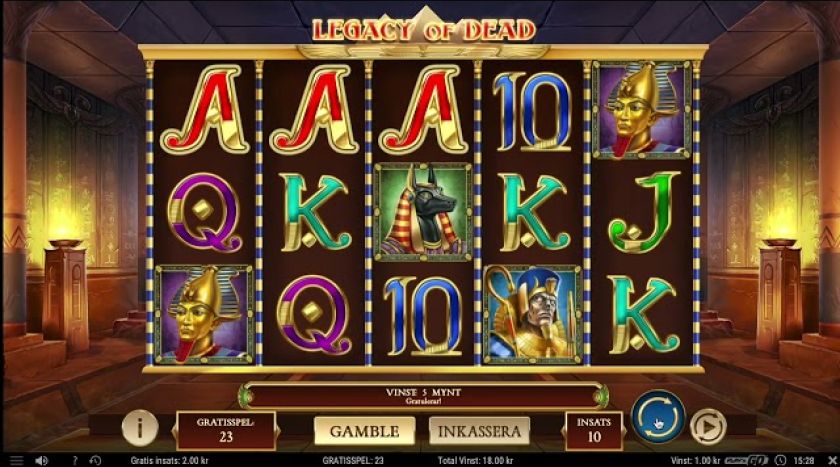This screenshot has width=840, height=467.
Task: Open the INSATS bet selector
Action: coord(594,430)
